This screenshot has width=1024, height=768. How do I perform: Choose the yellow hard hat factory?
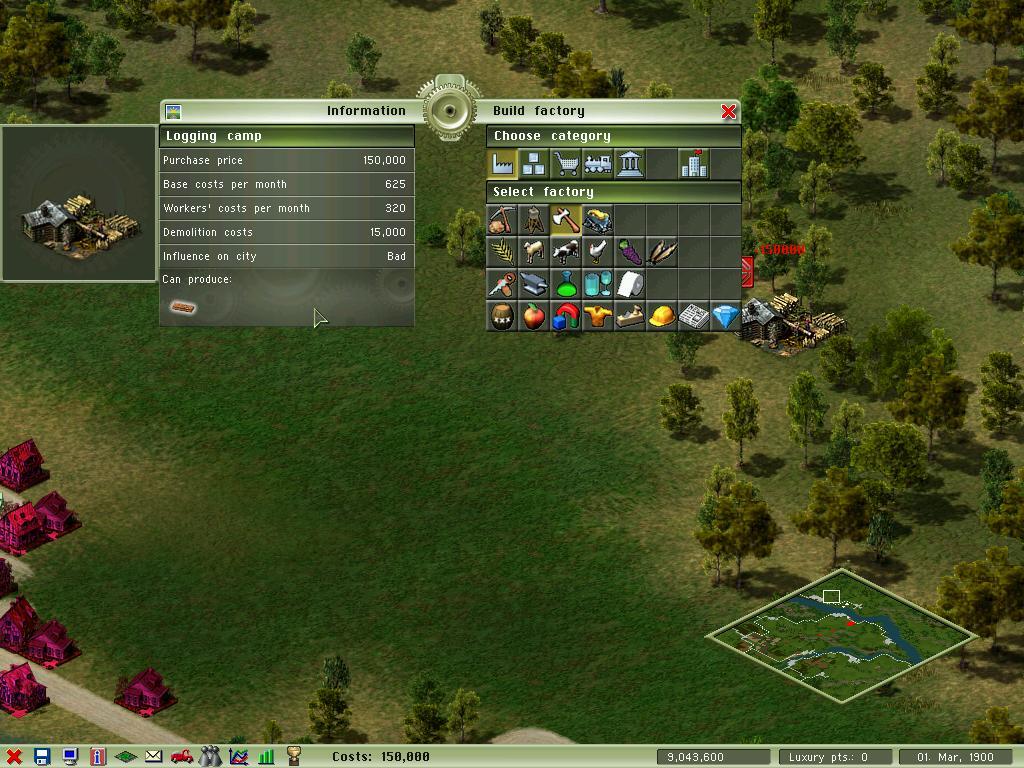coord(661,317)
